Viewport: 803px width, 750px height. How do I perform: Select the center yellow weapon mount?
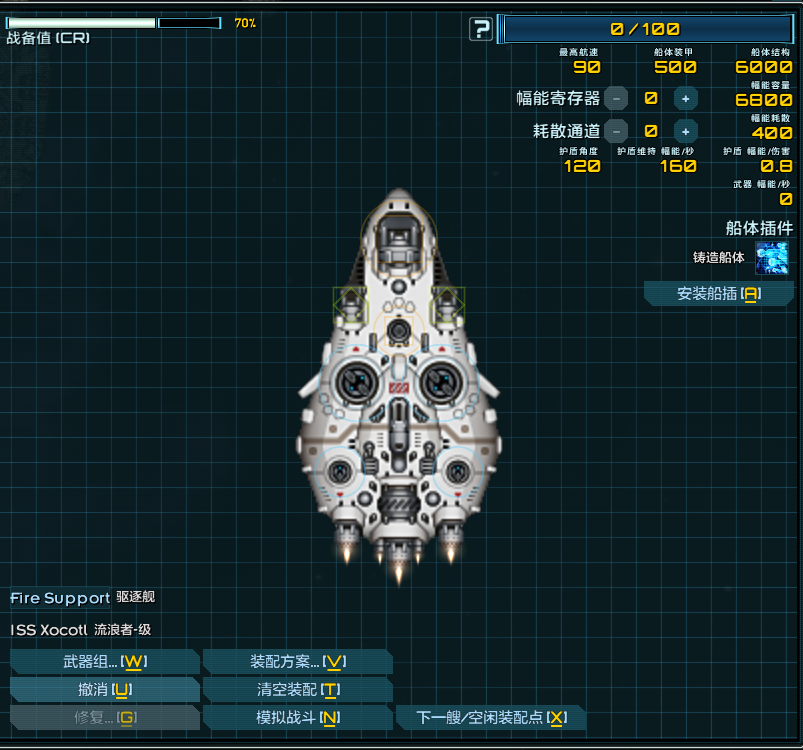[399, 330]
